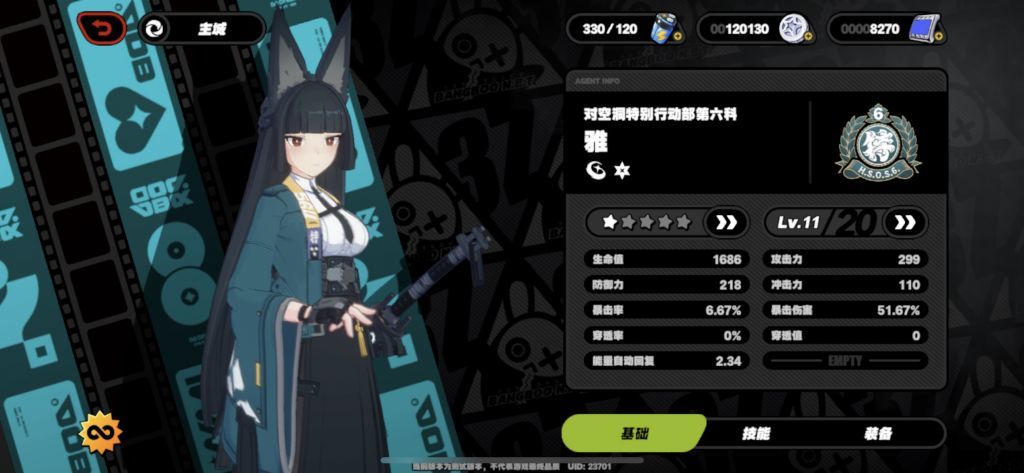Click the red back arrow button
The height and width of the screenshot is (473, 1024).
tap(101, 28)
